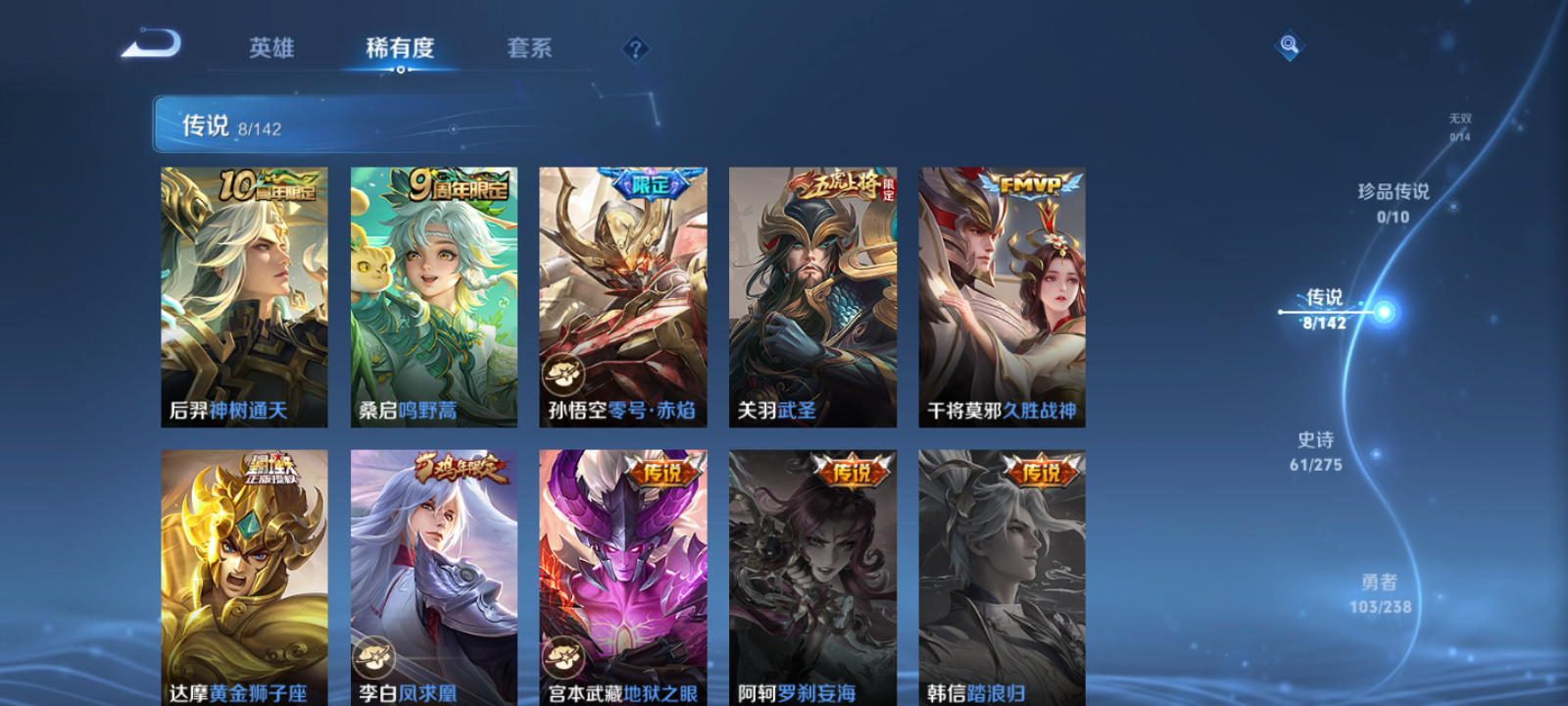Open help via the question-mark diamond icon
The image size is (1568, 706).
[x=636, y=46]
